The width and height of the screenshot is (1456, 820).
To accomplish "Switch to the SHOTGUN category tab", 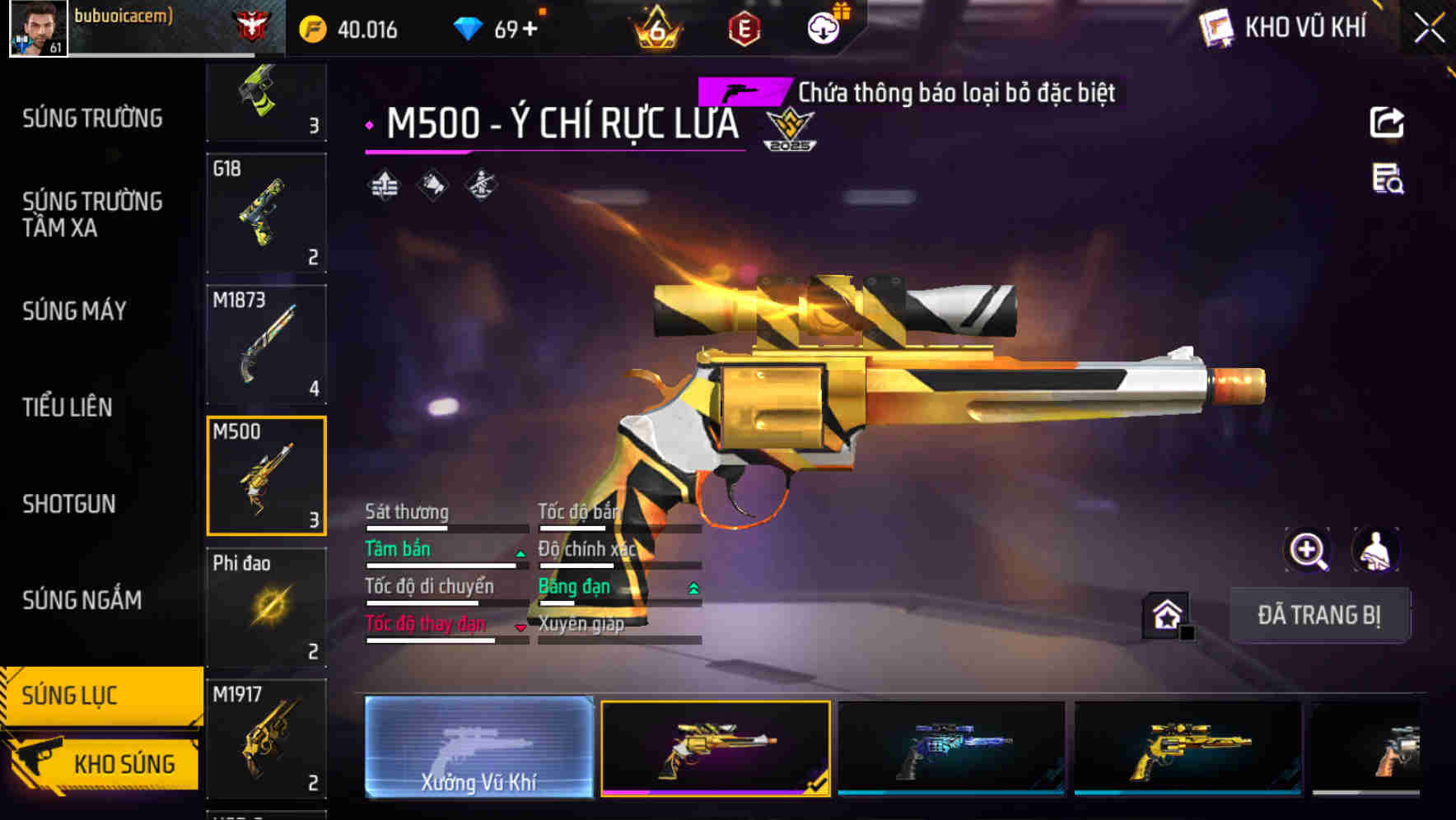I will coord(70,504).
